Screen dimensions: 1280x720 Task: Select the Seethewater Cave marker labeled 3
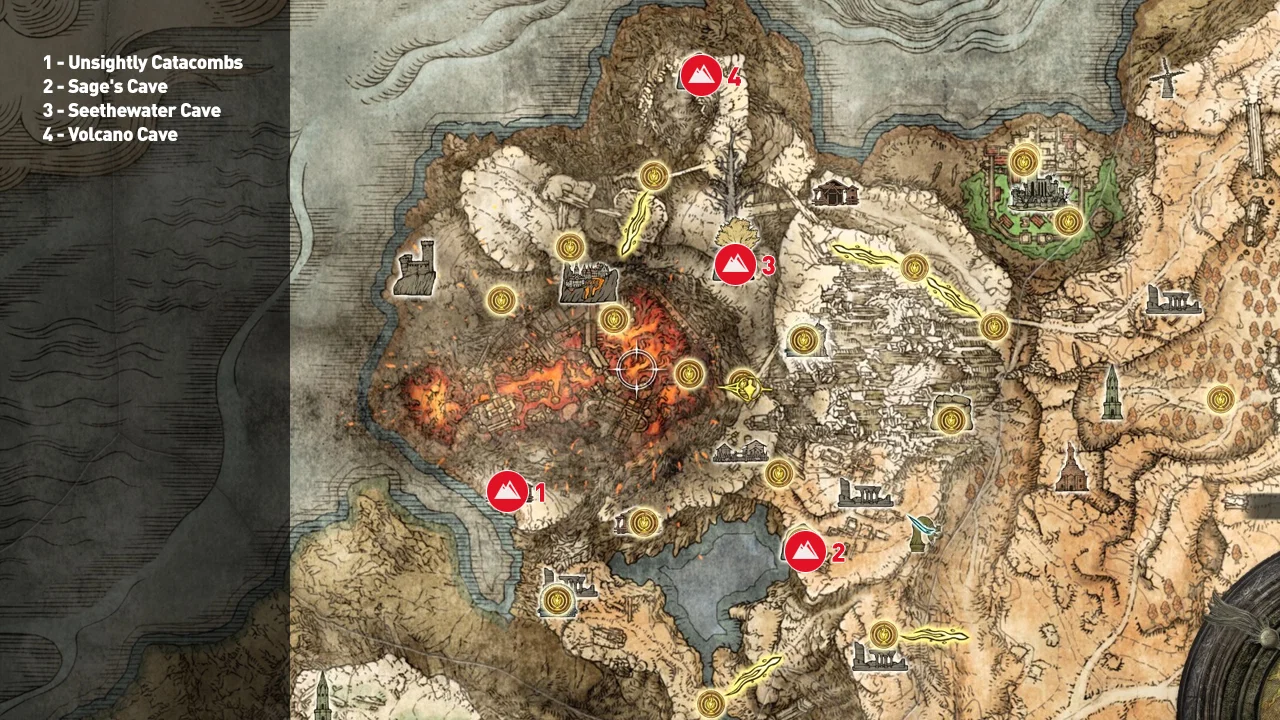tap(733, 265)
